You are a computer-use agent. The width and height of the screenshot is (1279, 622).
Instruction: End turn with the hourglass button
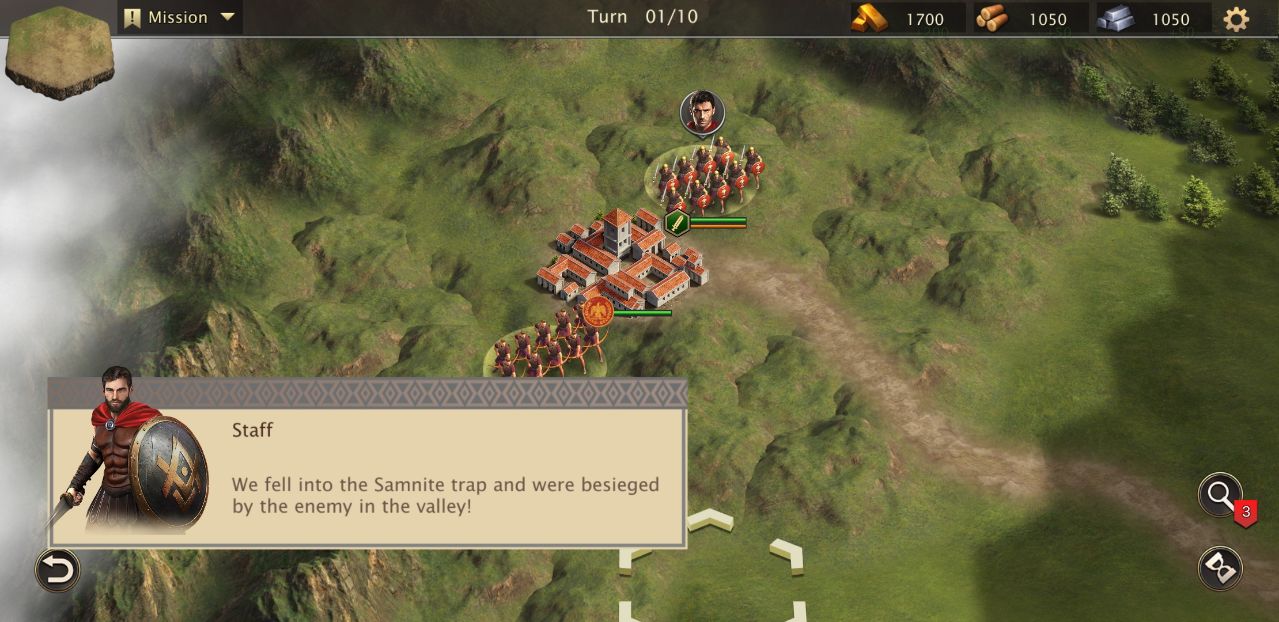pos(1220,568)
